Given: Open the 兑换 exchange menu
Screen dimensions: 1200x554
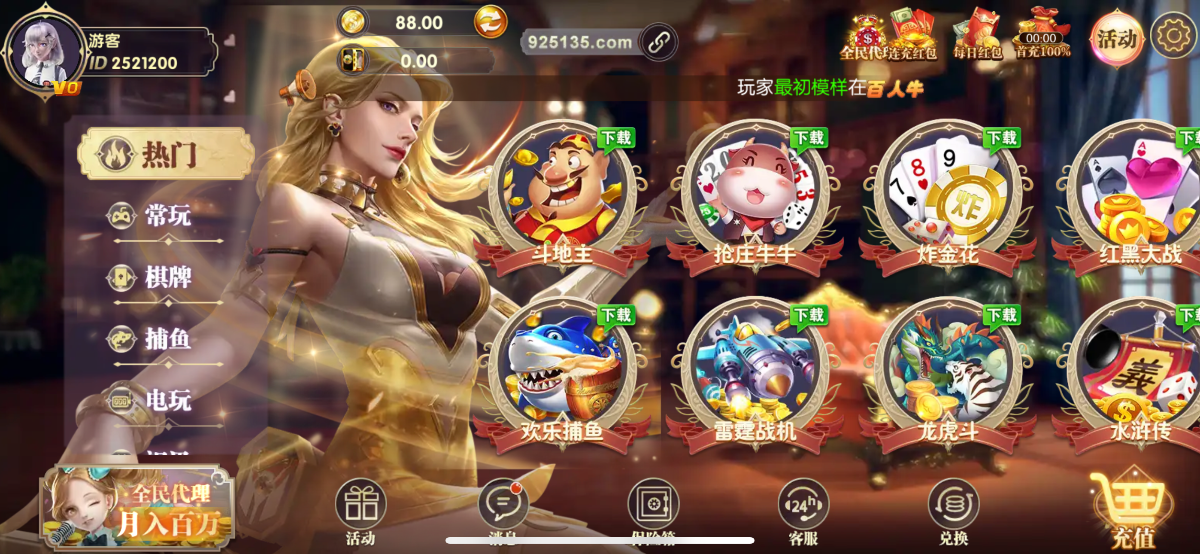Looking at the screenshot, I should (x=953, y=510).
